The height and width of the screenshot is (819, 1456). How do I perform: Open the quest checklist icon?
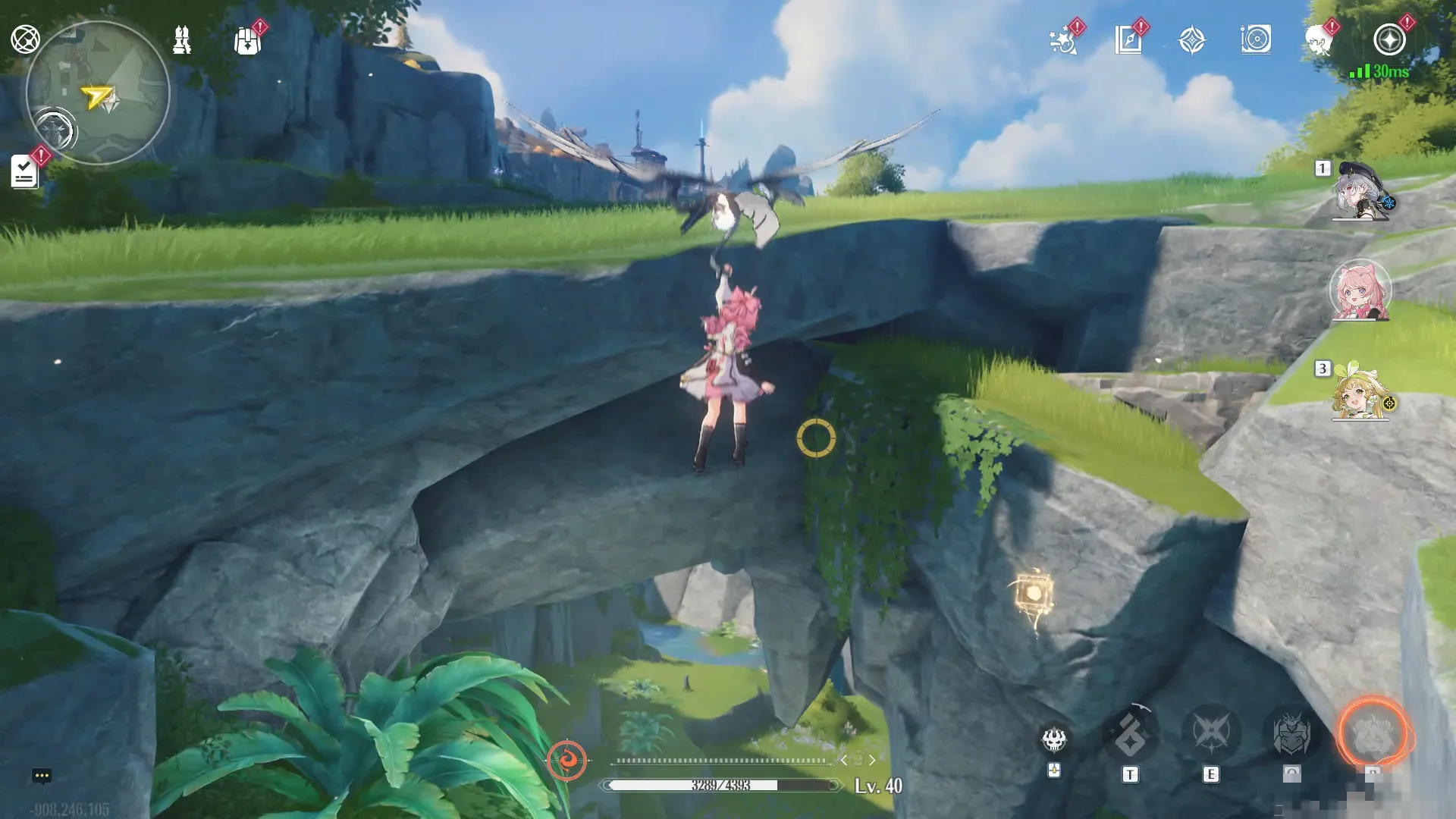pos(24,172)
